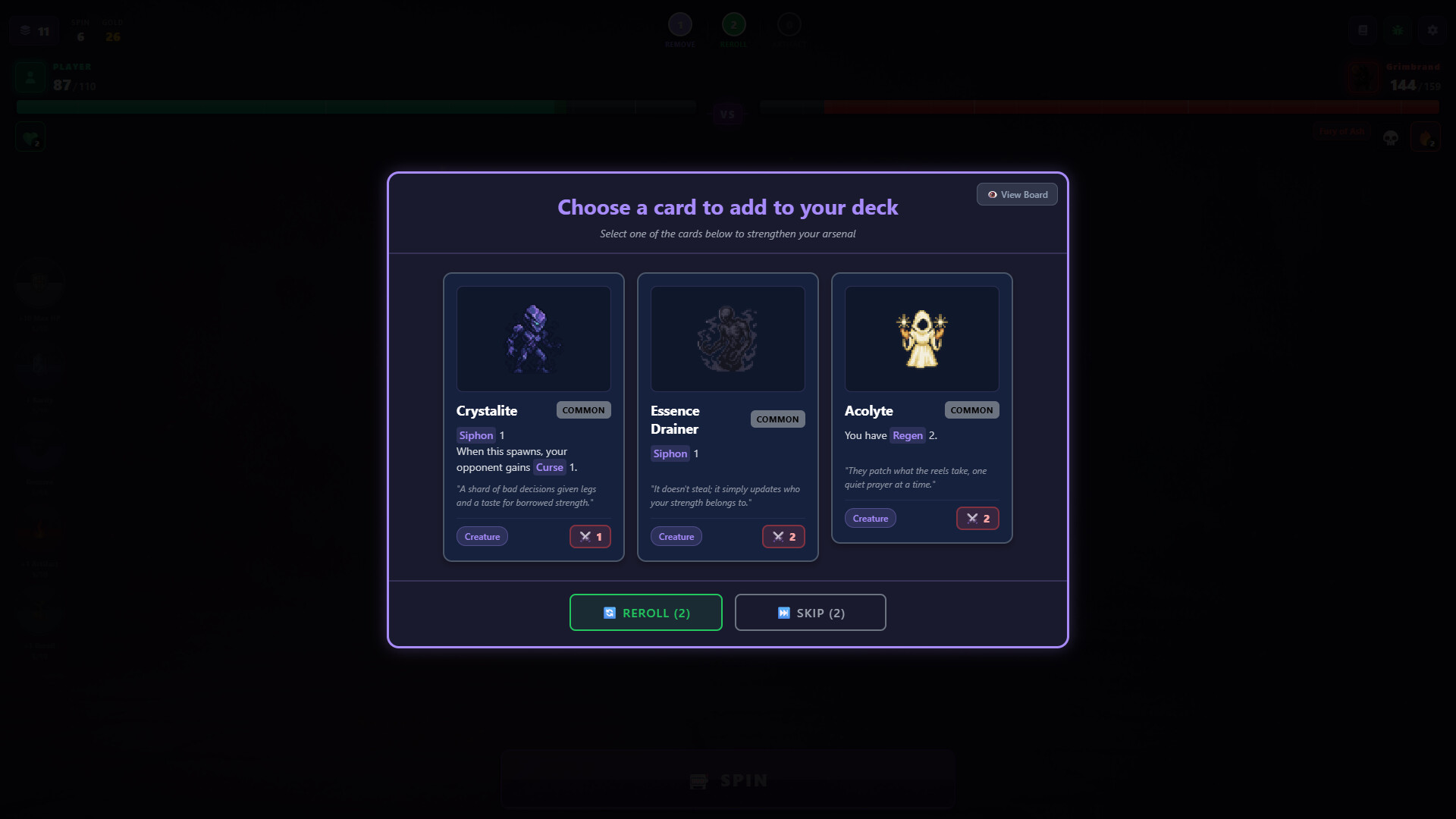Click the Fury of Ash label
Screen dimensions: 1456x819
(x=1341, y=131)
